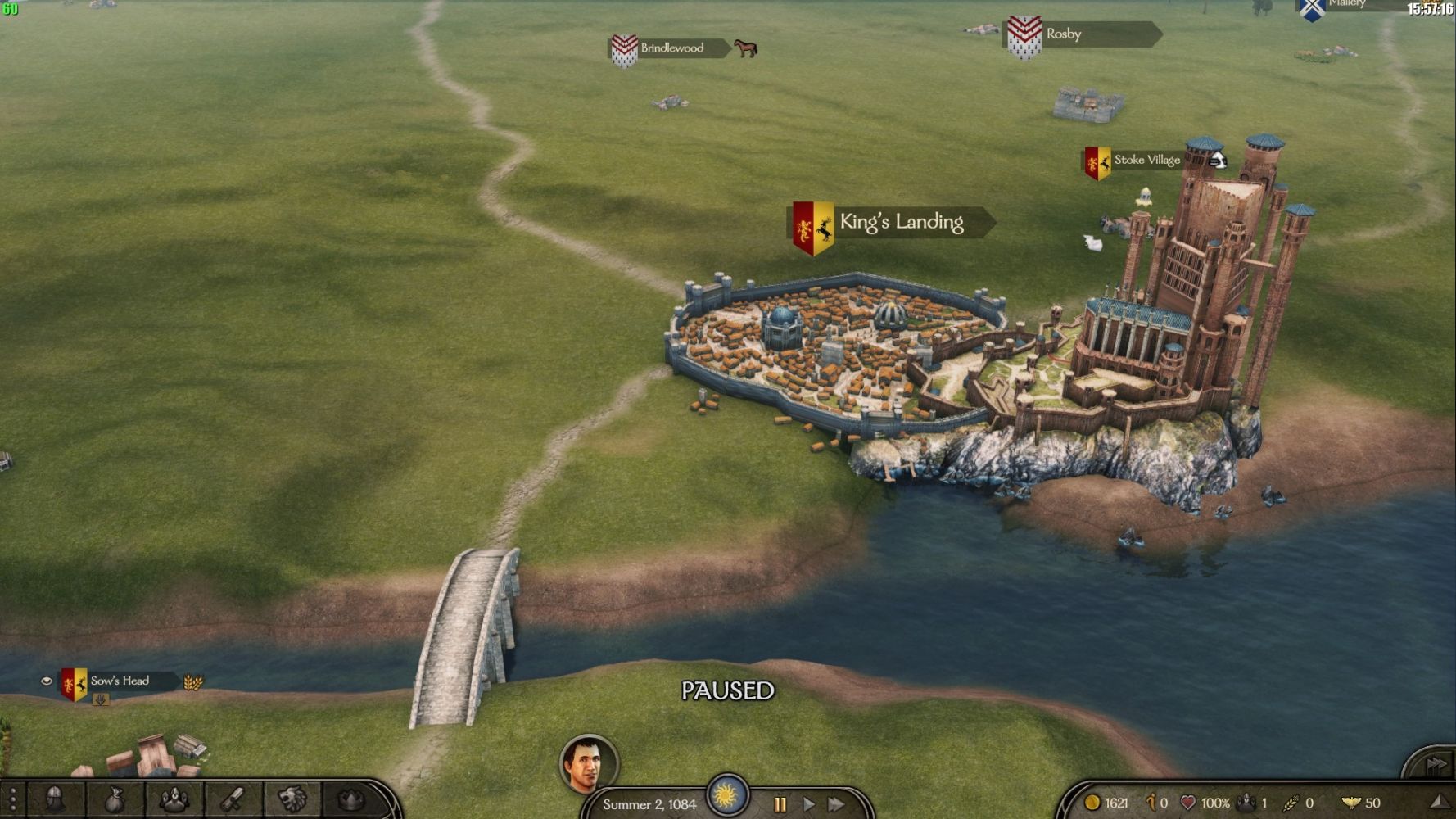This screenshot has height=819, width=1456.
Task: Resume time at normal speed
Action: 808,804
